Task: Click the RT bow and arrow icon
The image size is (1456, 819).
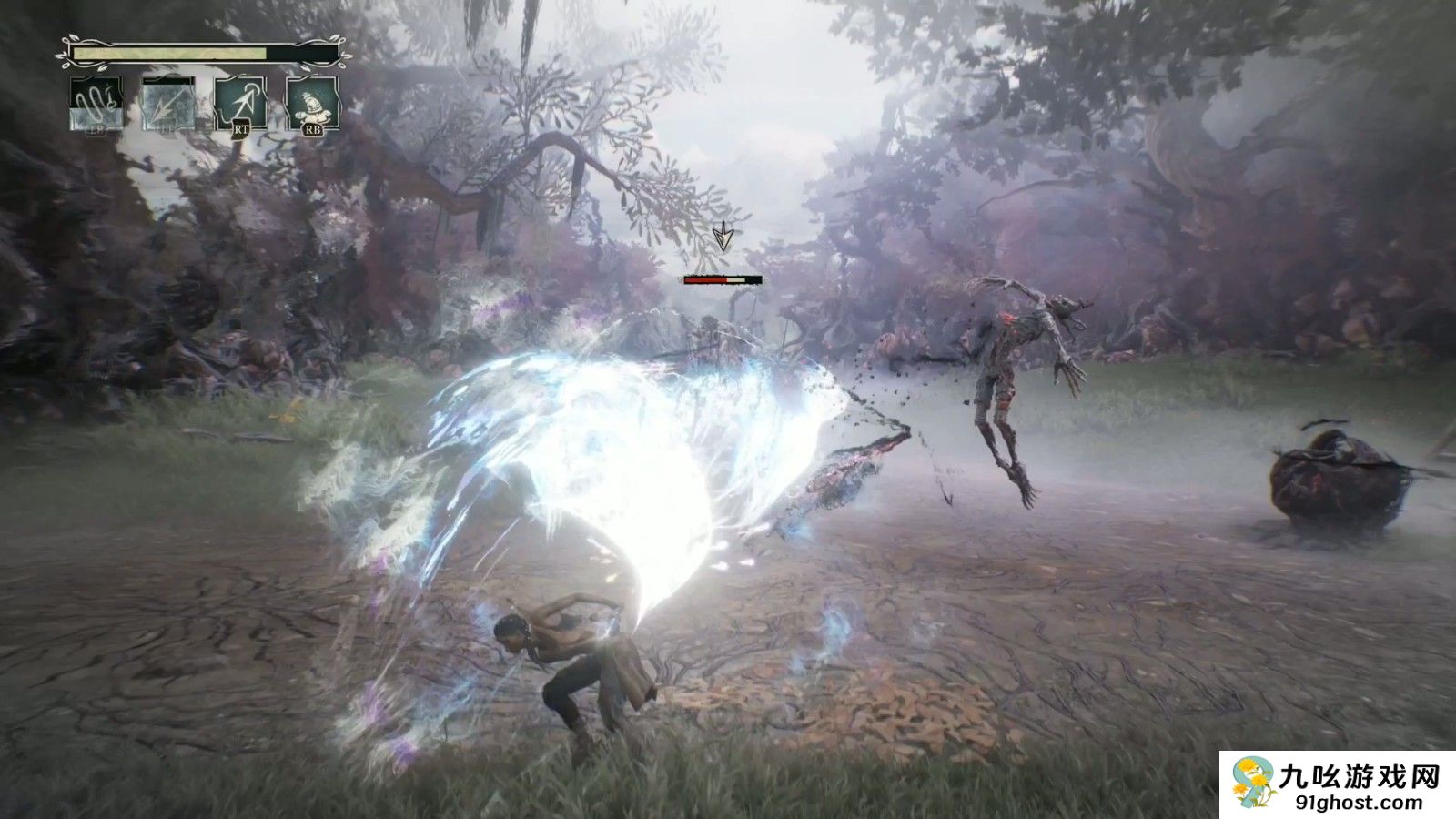Action: pos(239,103)
